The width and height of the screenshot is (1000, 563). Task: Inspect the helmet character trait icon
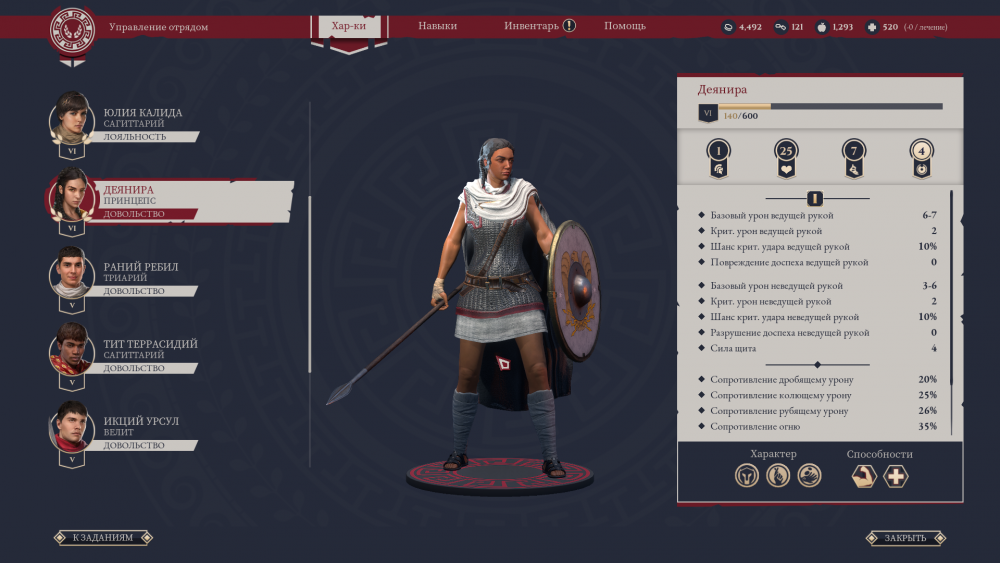pos(746,477)
